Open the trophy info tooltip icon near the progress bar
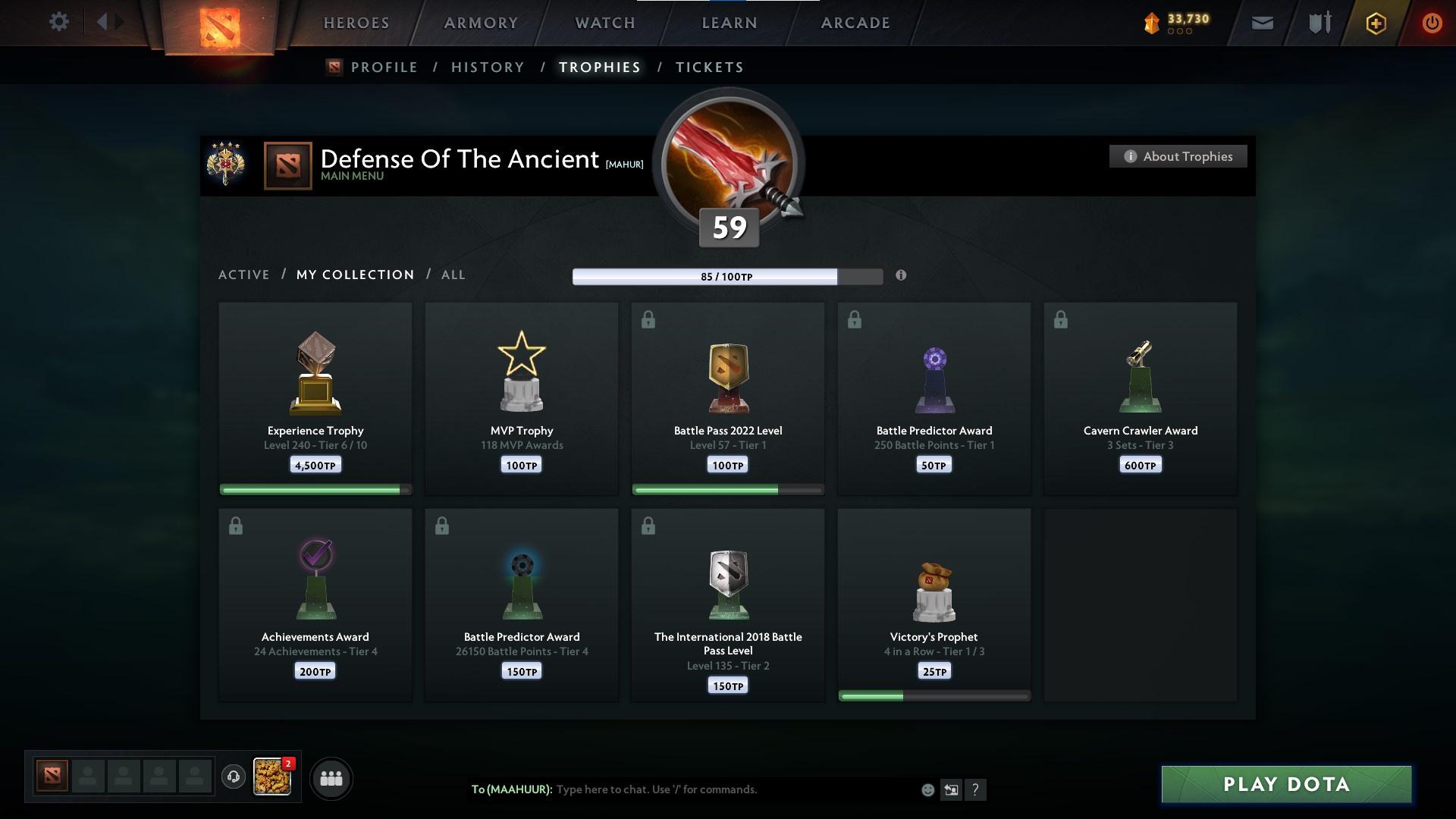This screenshot has width=1456, height=819. tap(902, 276)
